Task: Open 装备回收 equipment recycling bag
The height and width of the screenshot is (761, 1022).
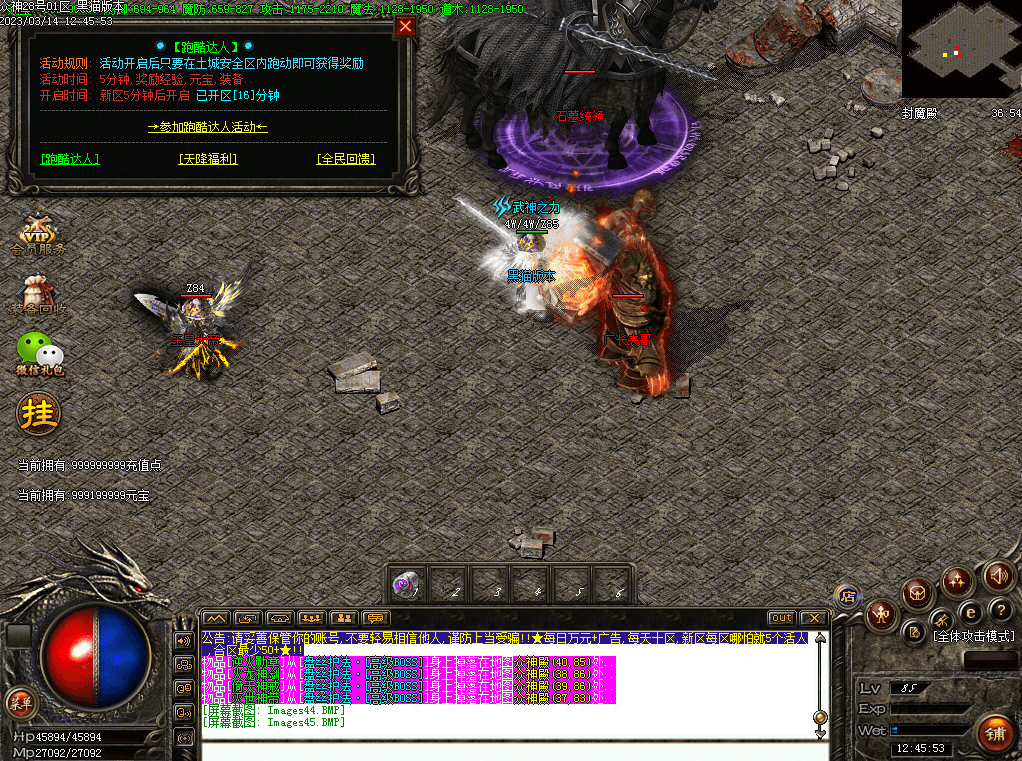Action: [x=40, y=296]
